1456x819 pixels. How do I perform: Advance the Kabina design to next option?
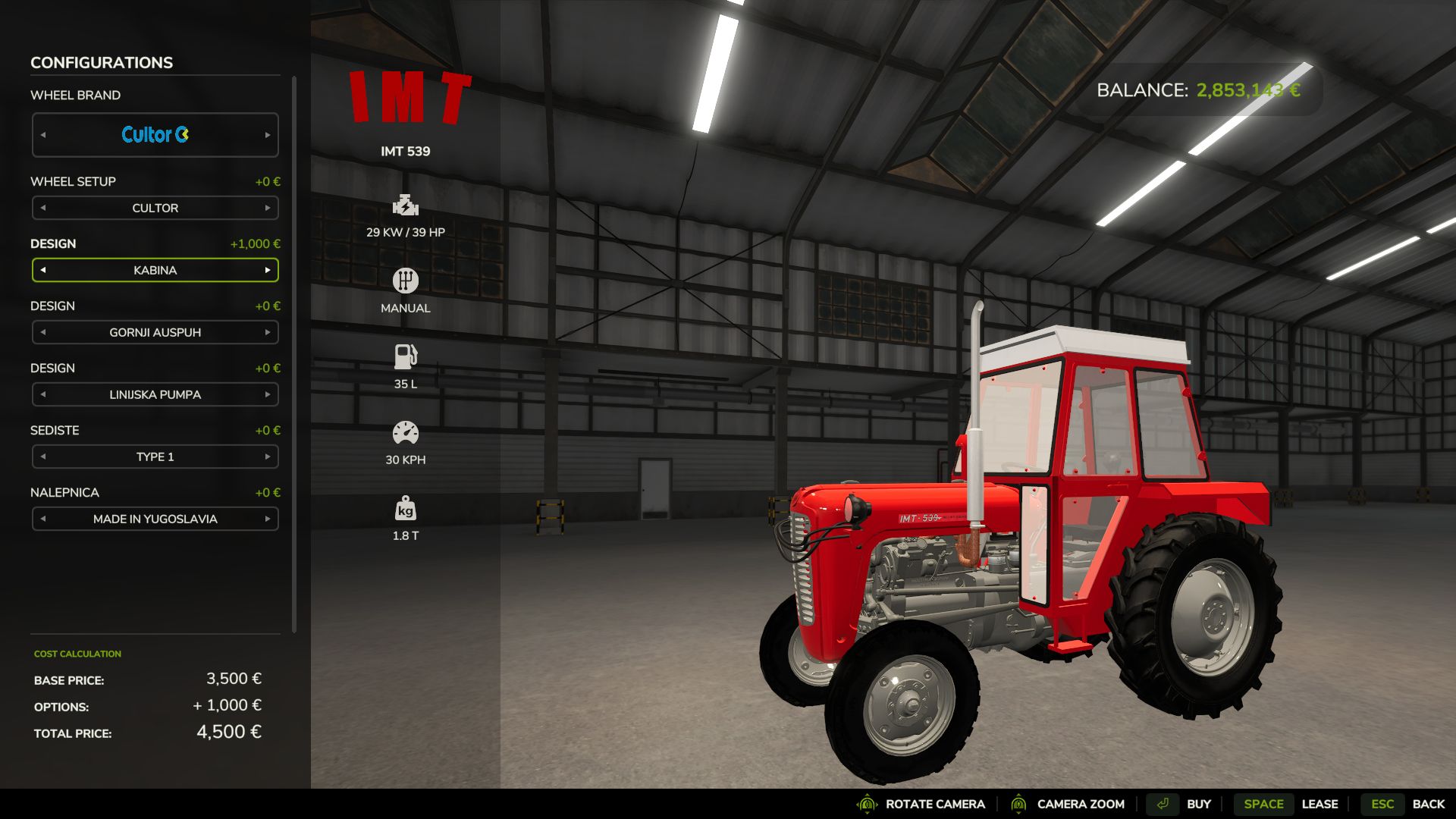pos(268,270)
